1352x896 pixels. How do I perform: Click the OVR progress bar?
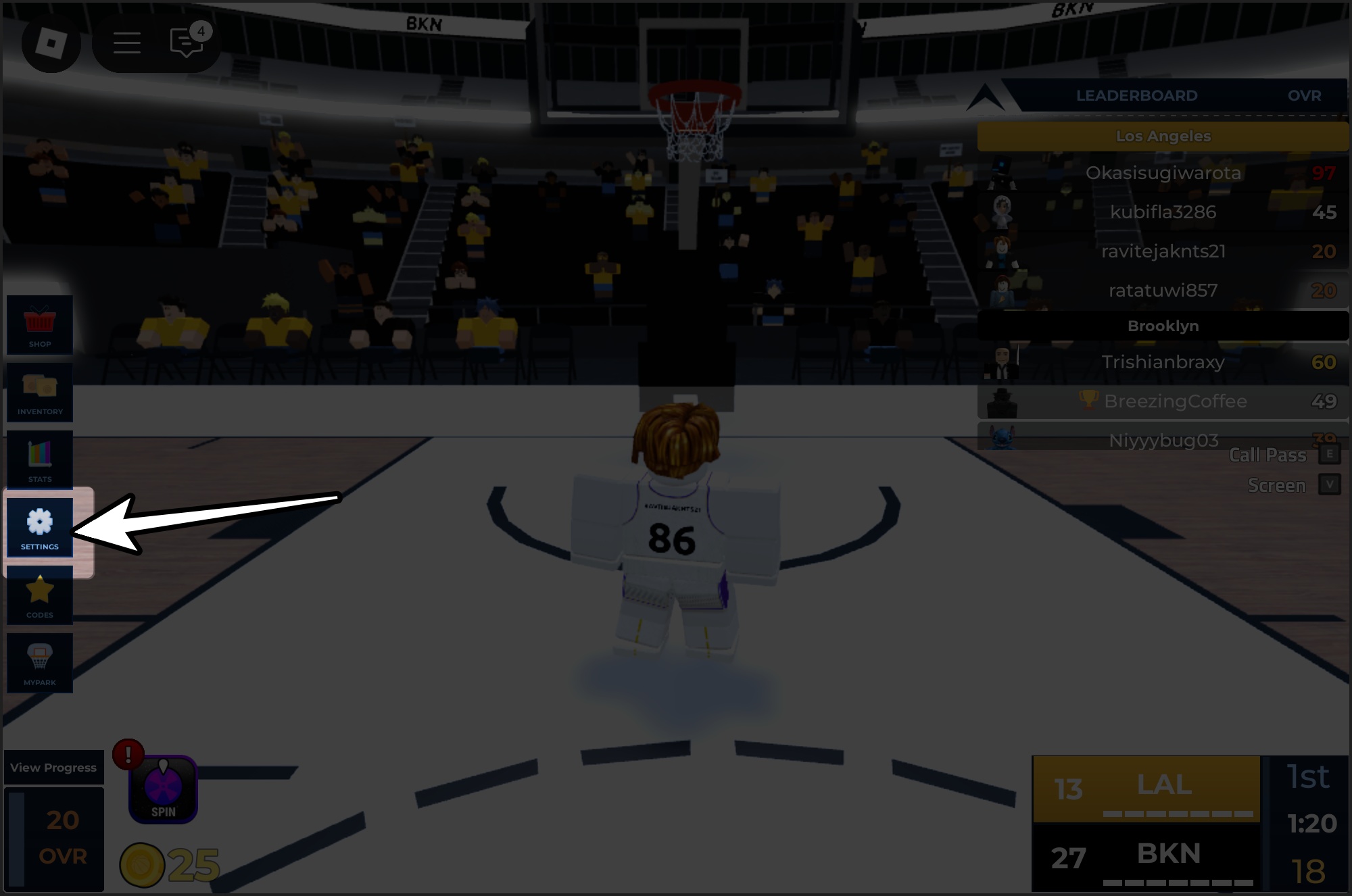[x=54, y=838]
